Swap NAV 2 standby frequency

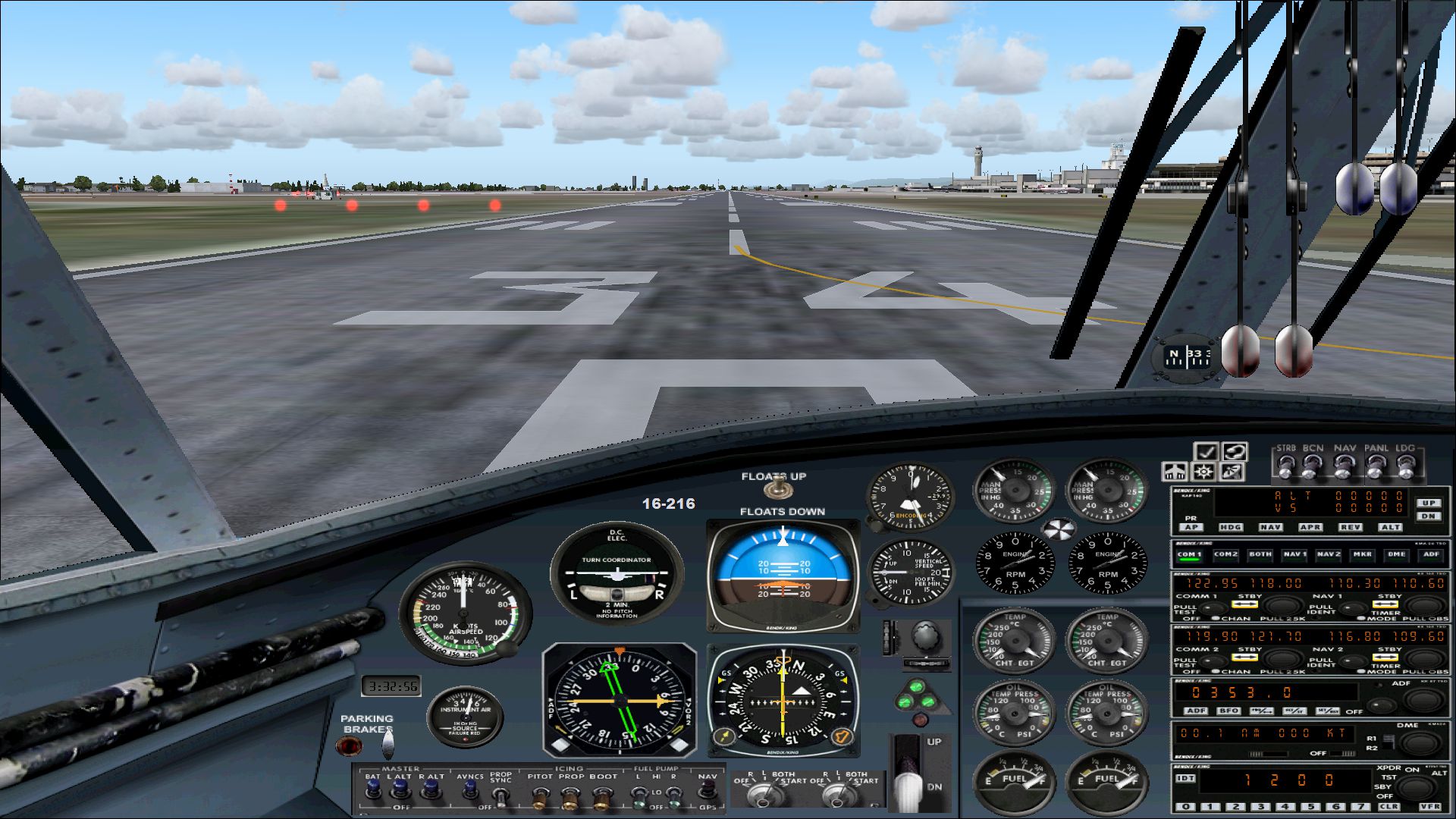[x=1385, y=657]
